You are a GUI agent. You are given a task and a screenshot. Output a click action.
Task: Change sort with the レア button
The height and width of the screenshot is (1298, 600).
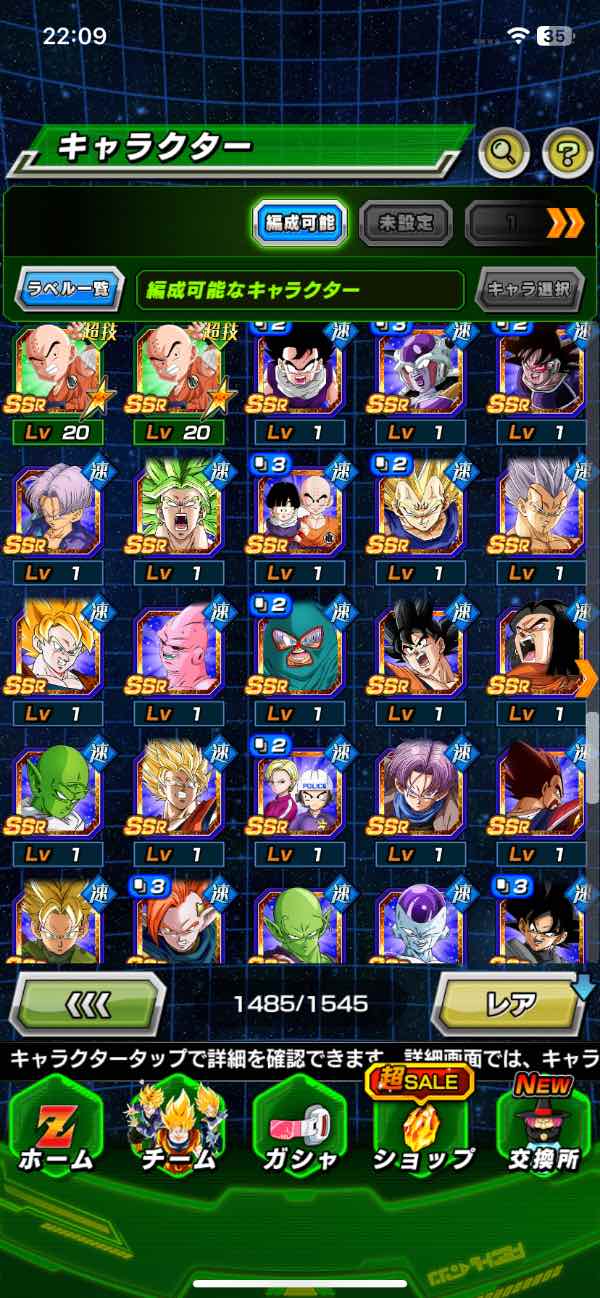510,1003
